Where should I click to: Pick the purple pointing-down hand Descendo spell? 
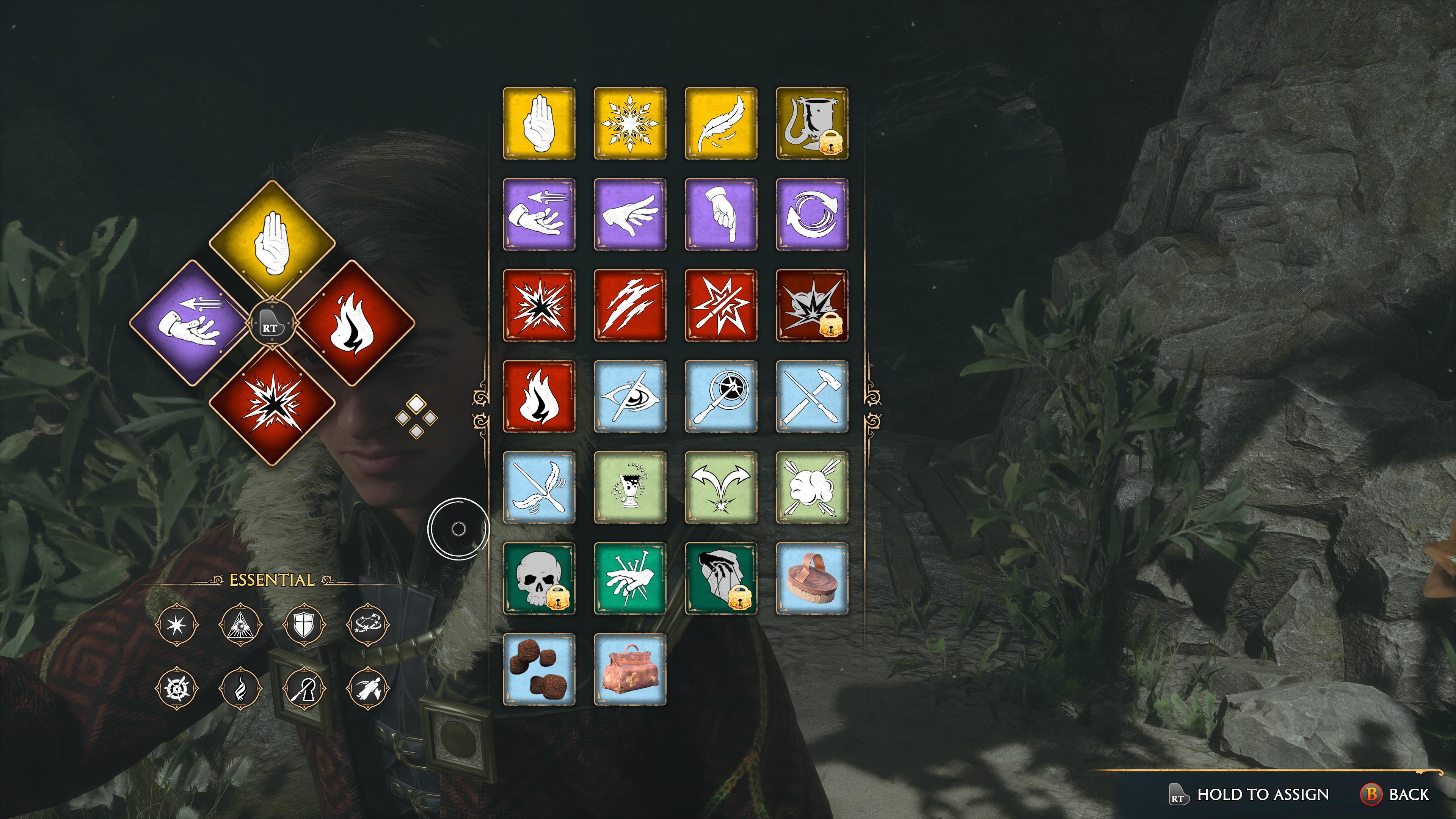(x=721, y=214)
